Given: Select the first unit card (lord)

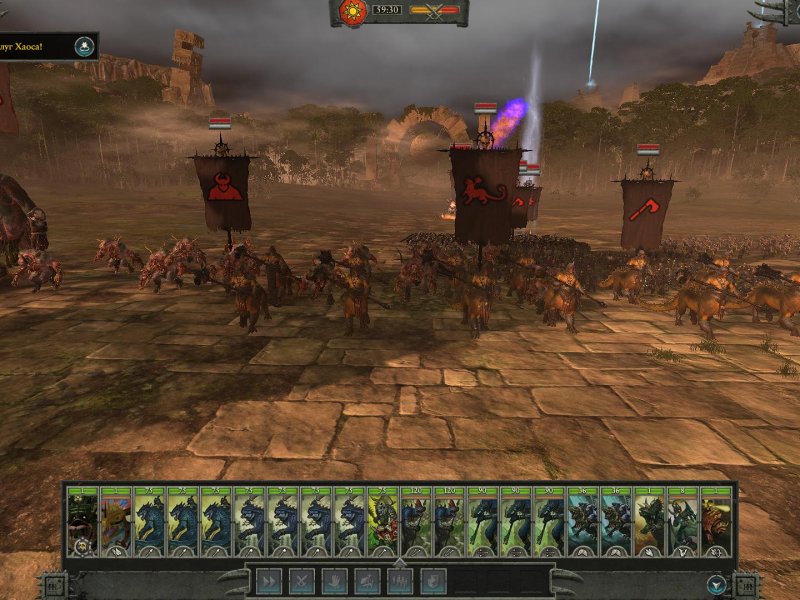Looking at the screenshot, I should [x=82, y=521].
